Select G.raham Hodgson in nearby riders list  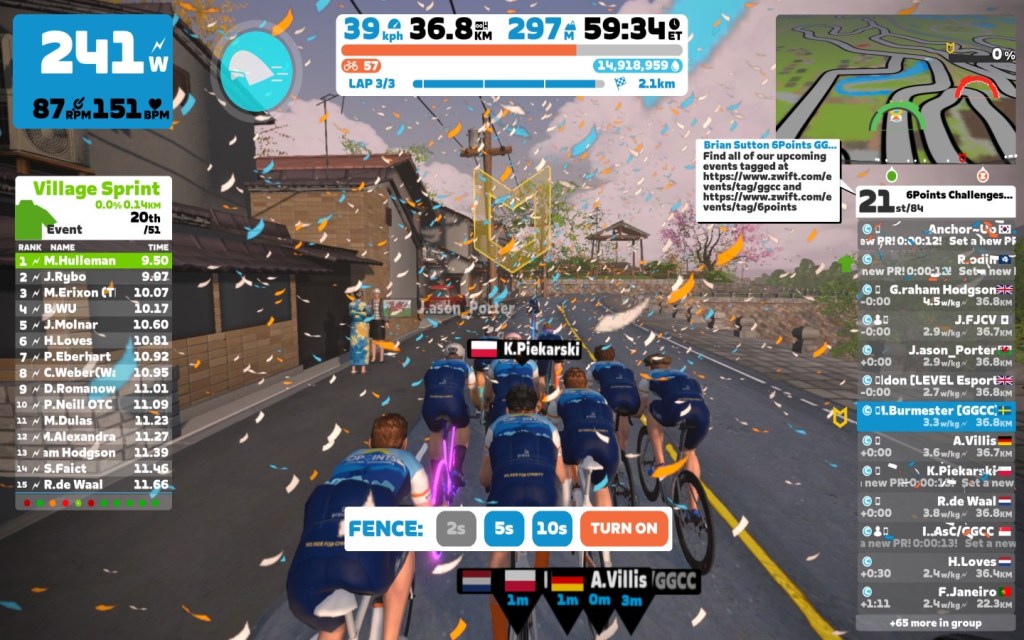coord(935,295)
